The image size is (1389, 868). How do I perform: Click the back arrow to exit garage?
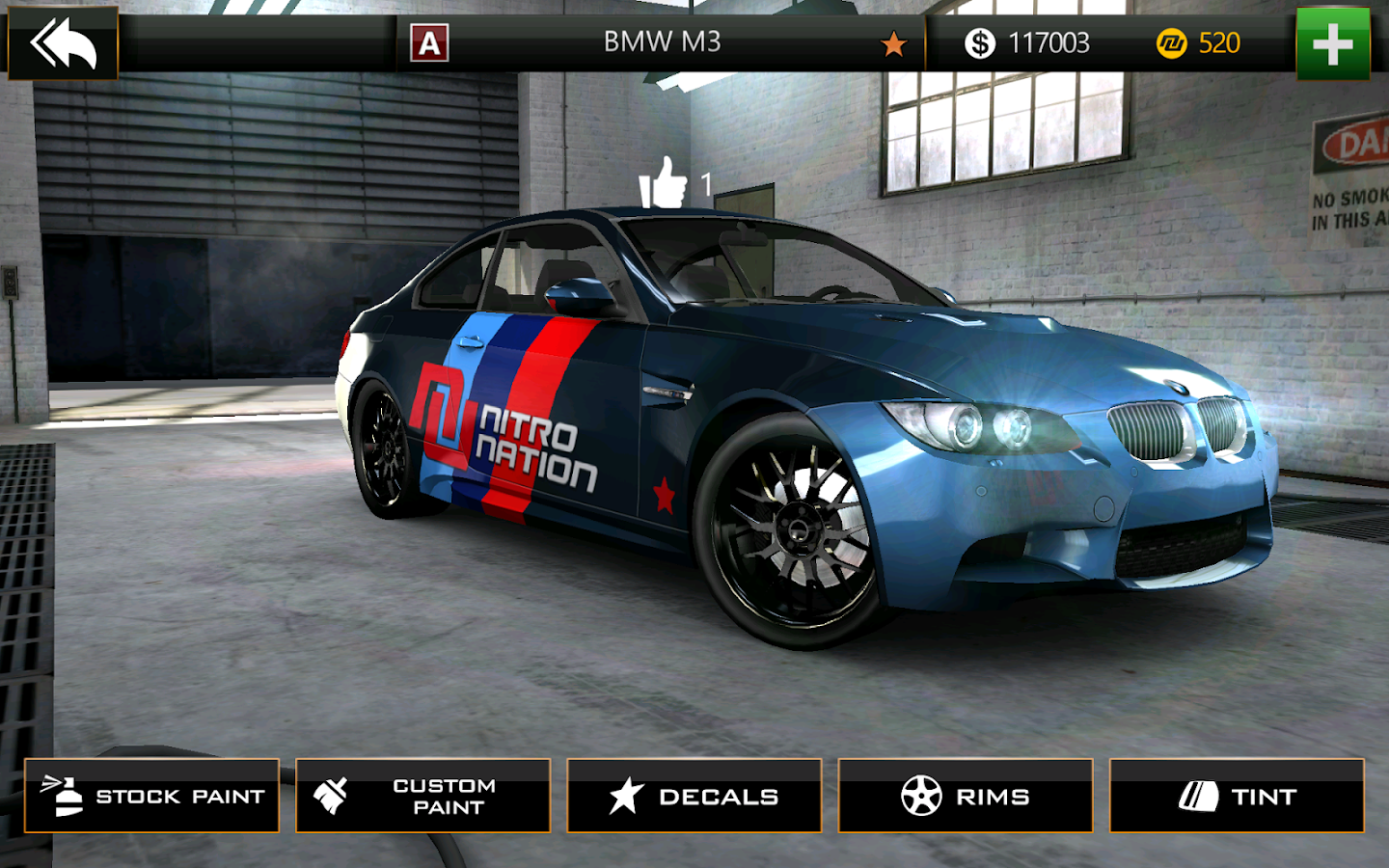click(61, 41)
